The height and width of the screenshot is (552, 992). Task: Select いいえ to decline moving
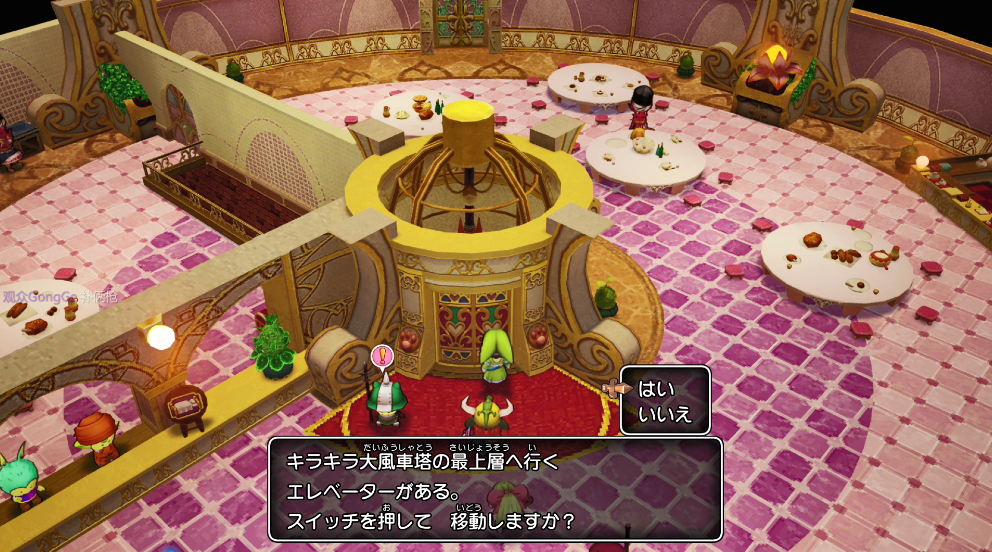point(665,414)
